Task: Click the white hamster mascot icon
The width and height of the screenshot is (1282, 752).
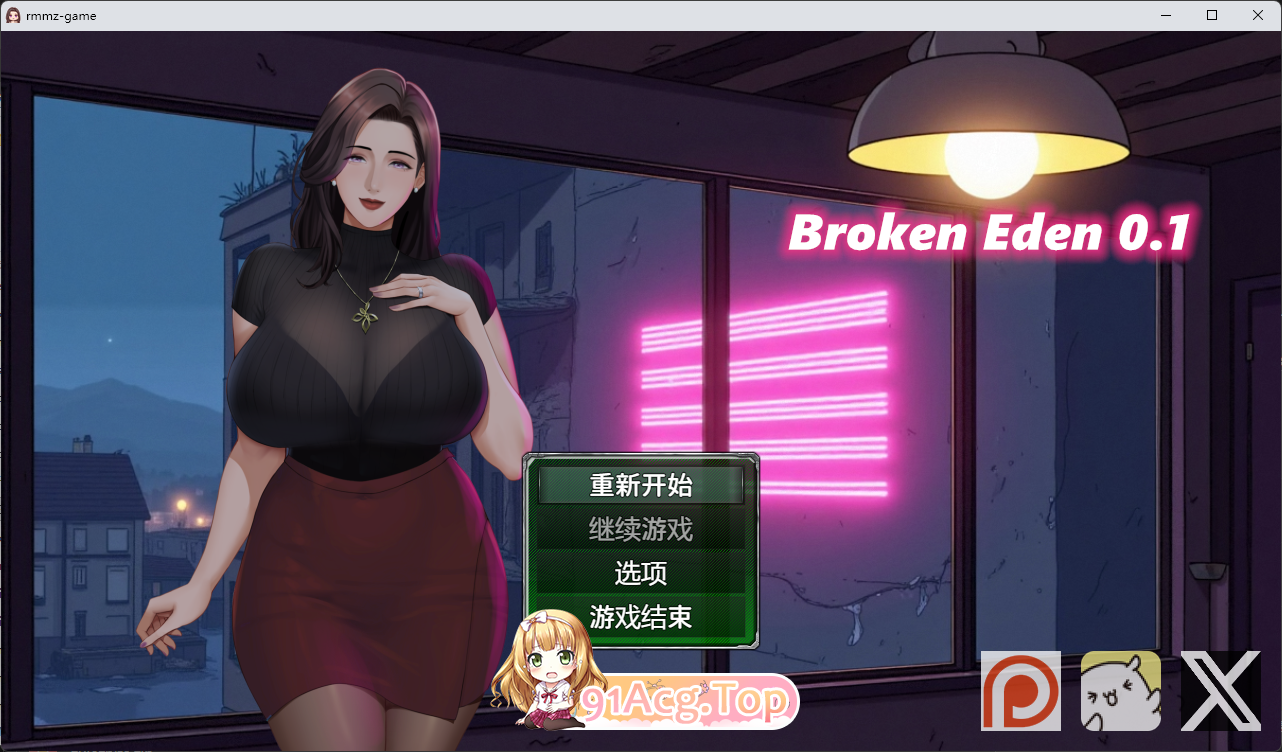Action: click(1121, 690)
